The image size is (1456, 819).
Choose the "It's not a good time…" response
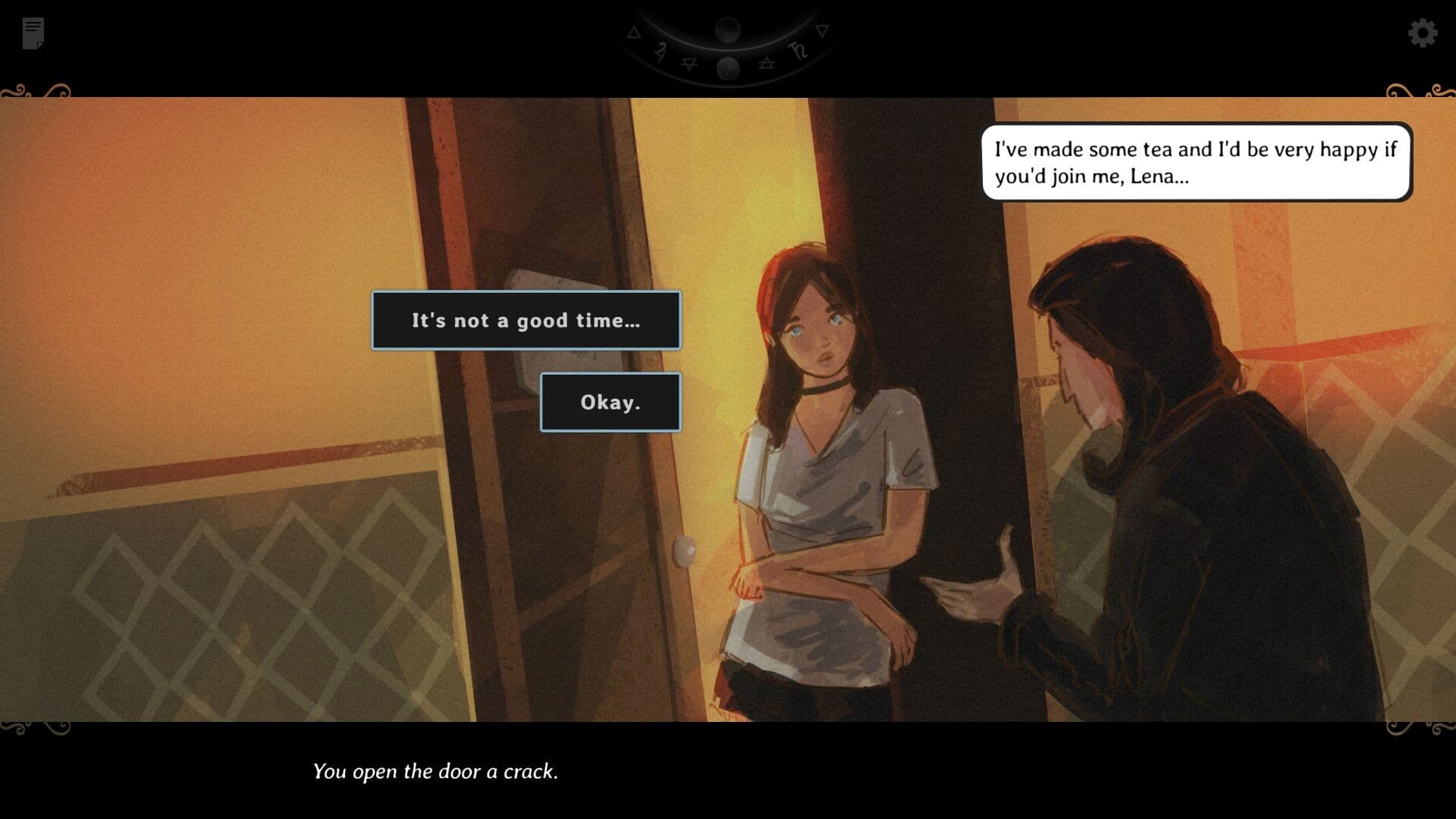[x=526, y=321]
